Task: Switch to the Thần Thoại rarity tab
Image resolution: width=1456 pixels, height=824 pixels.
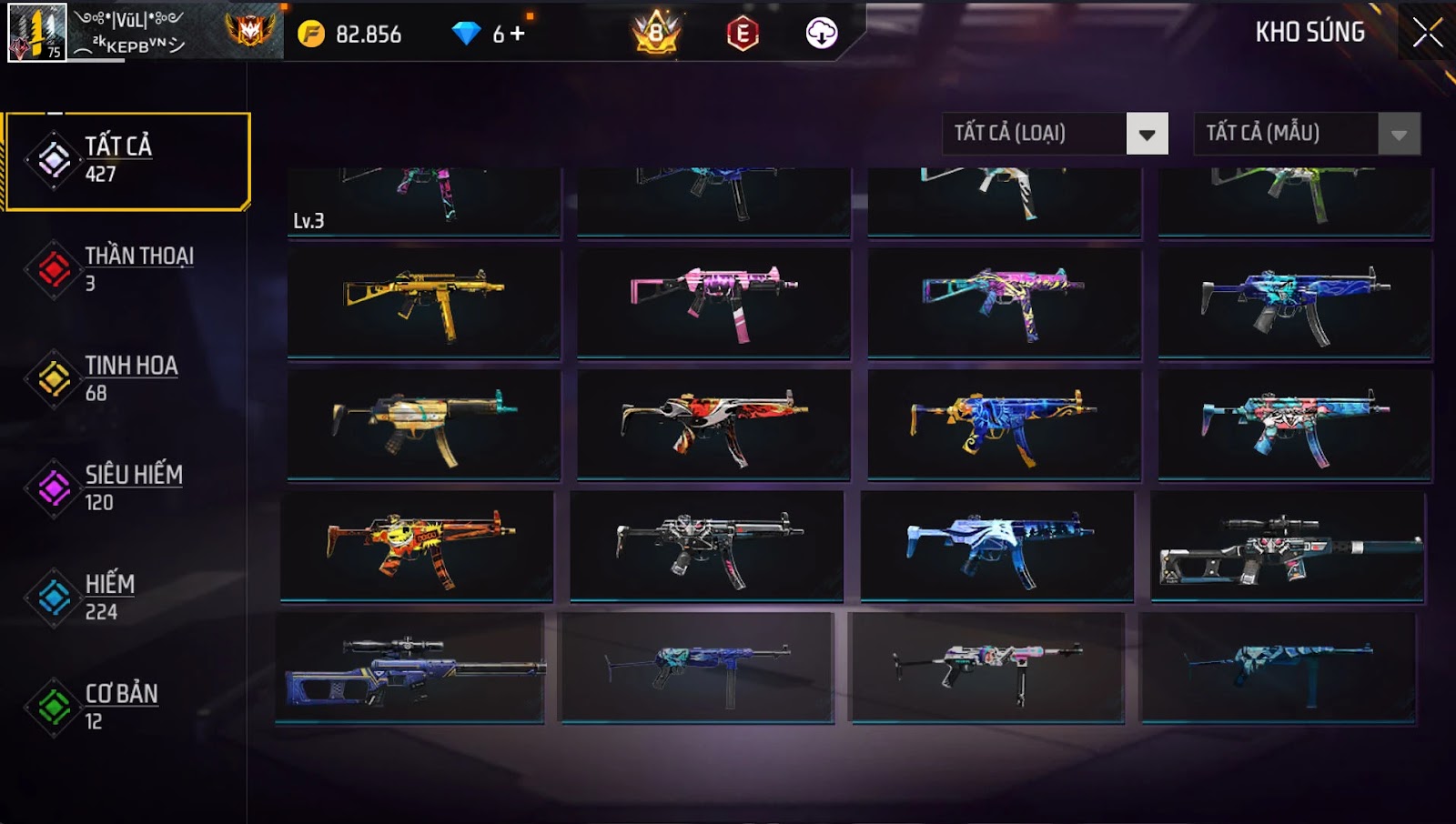Action: point(127,269)
